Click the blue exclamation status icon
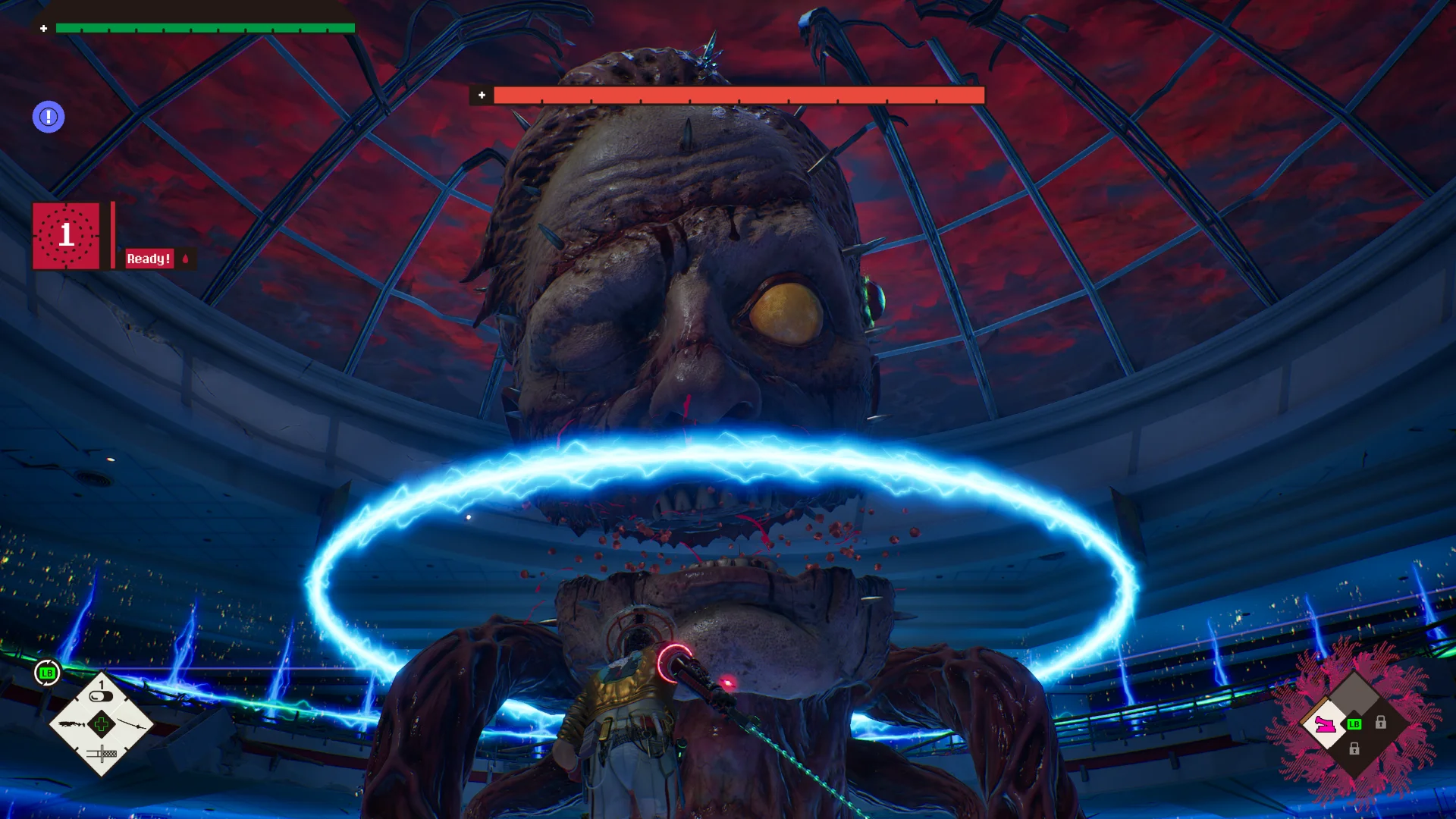Image resolution: width=1456 pixels, height=819 pixels. click(49, 117)
